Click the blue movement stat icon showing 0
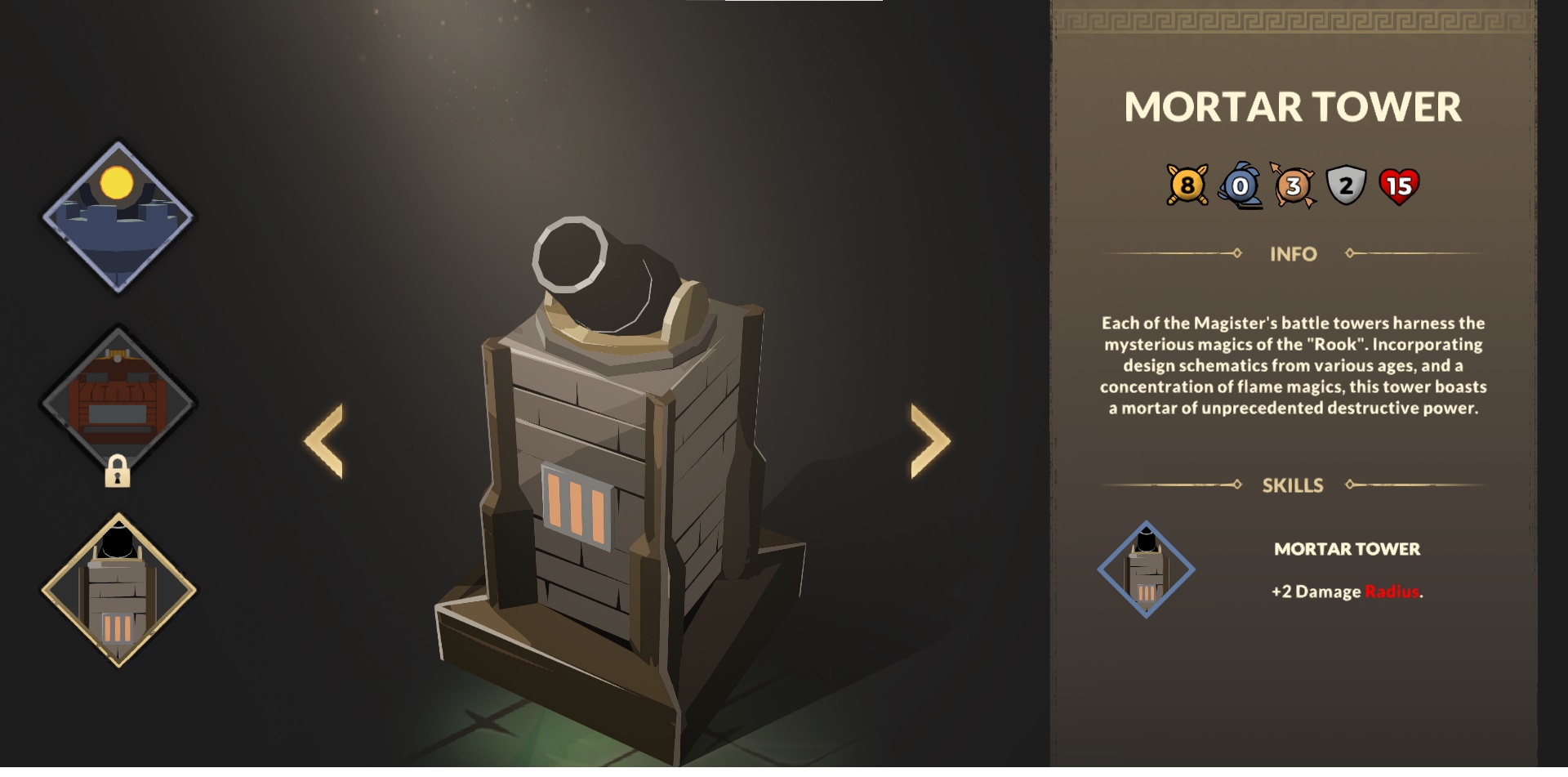The image size is (1568, 777). (x=1240, y=186)
